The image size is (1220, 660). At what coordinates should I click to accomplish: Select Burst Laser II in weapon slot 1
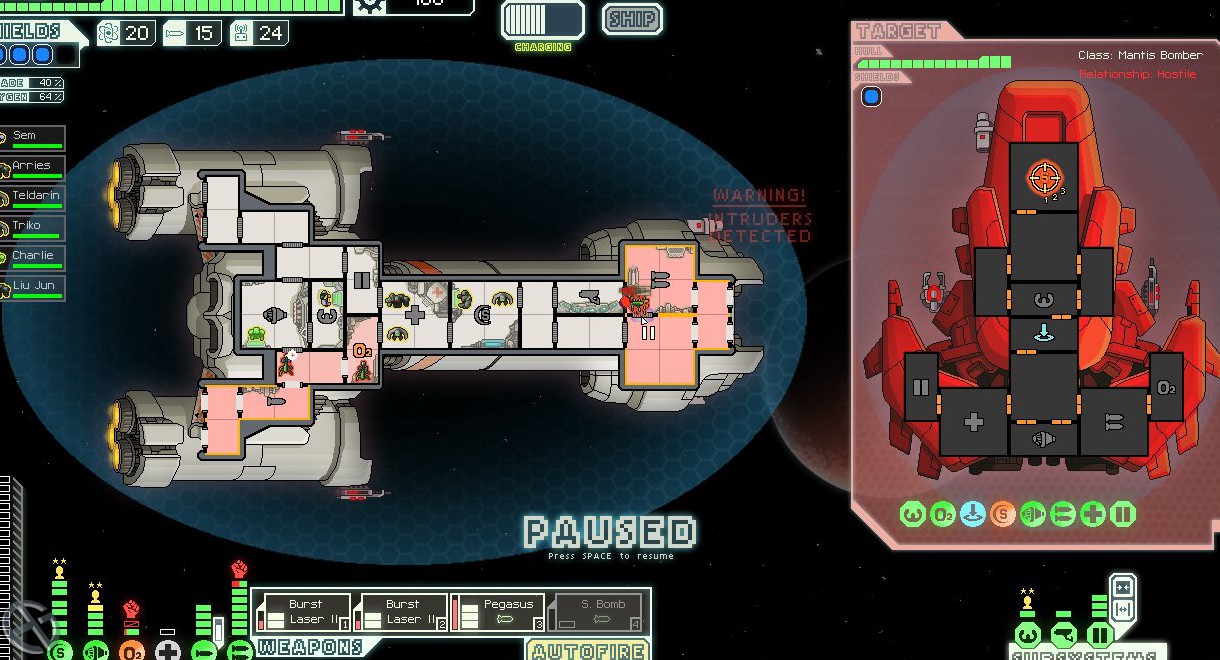click(x=304, y=612)
